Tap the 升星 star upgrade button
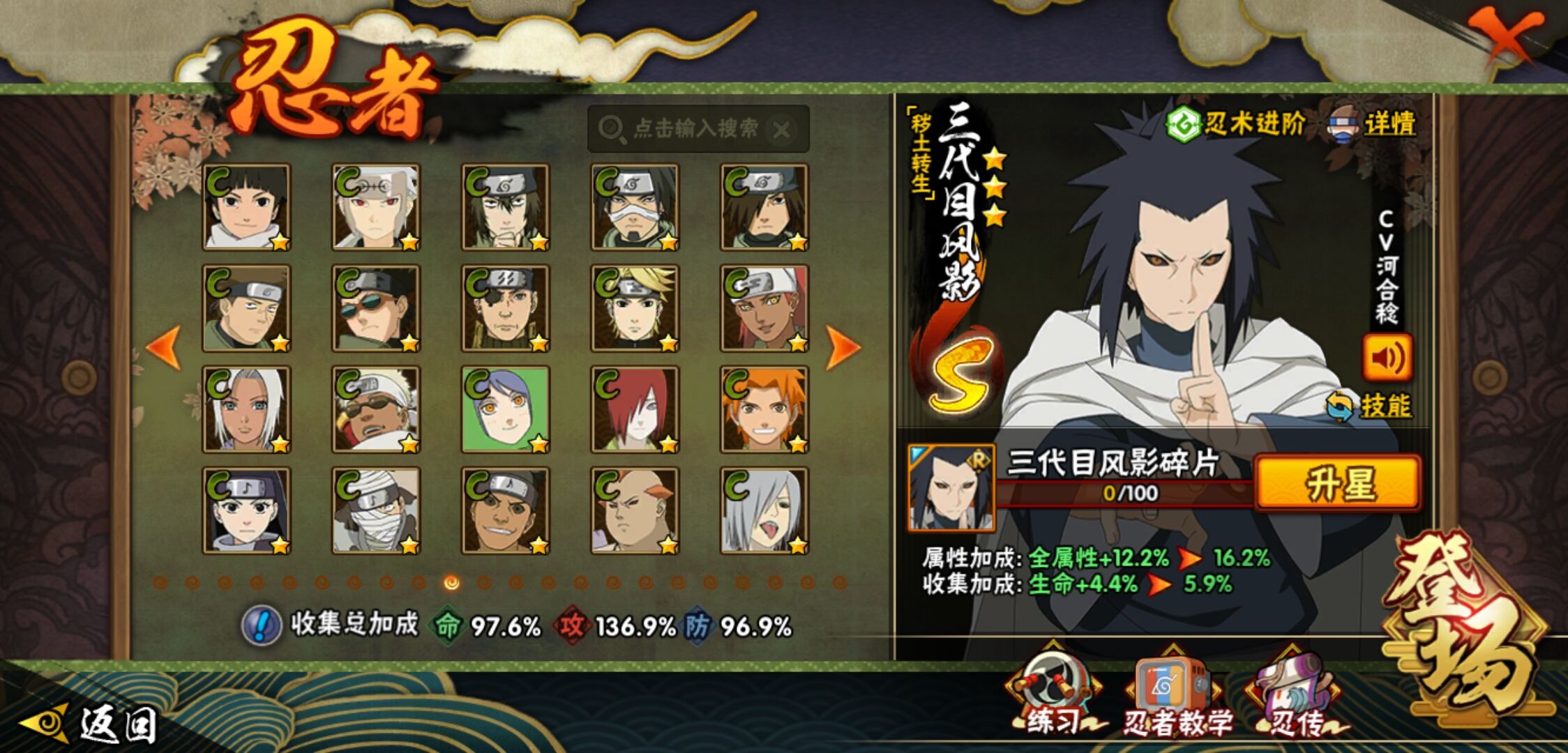Viewport: 1568px width, 753px height. tap(1338, 483)
